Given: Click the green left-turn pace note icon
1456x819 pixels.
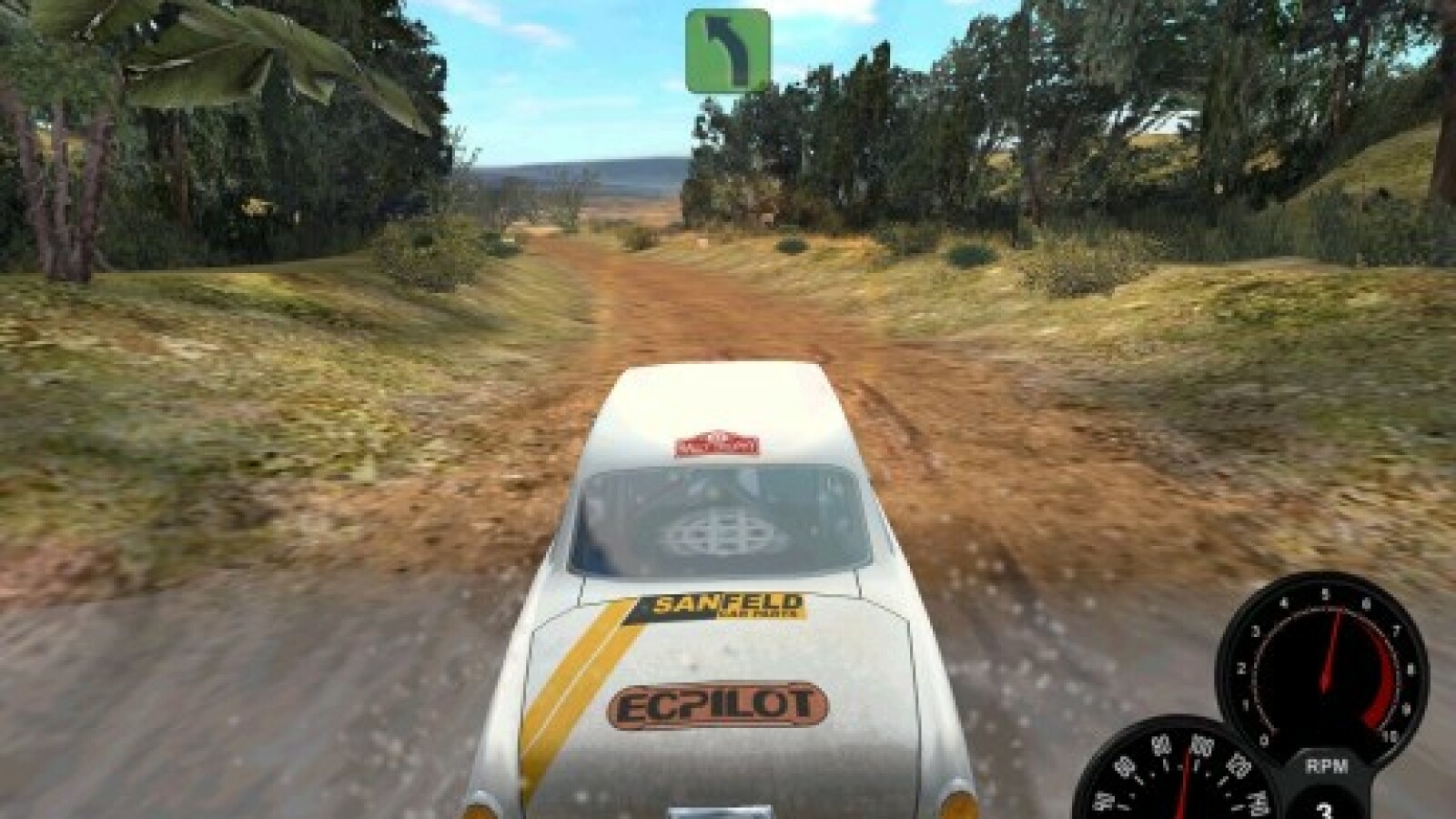Looking at the screenshot, I should (727, 51).
